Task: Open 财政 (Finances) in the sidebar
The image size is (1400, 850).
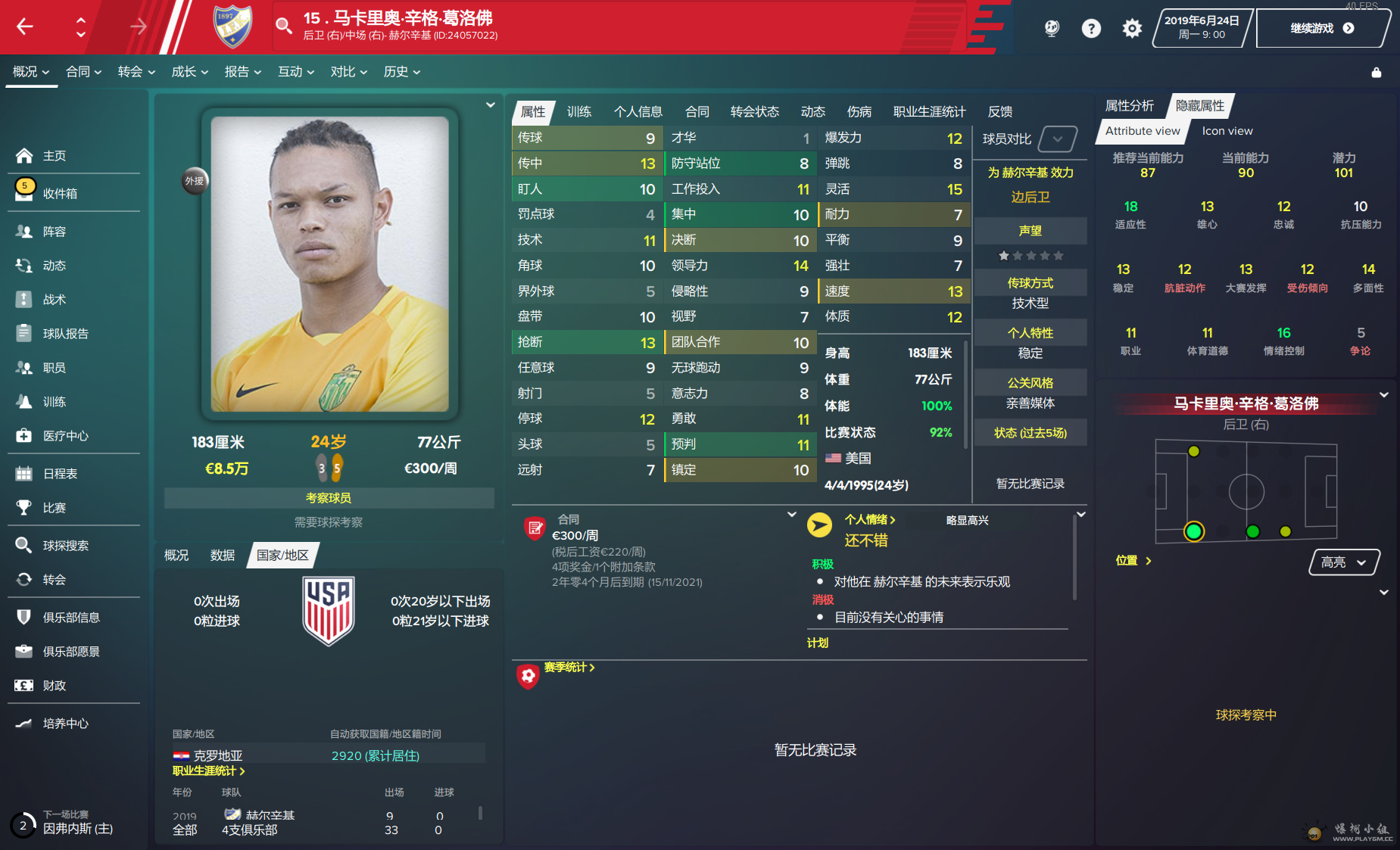Action: point(55,686)
